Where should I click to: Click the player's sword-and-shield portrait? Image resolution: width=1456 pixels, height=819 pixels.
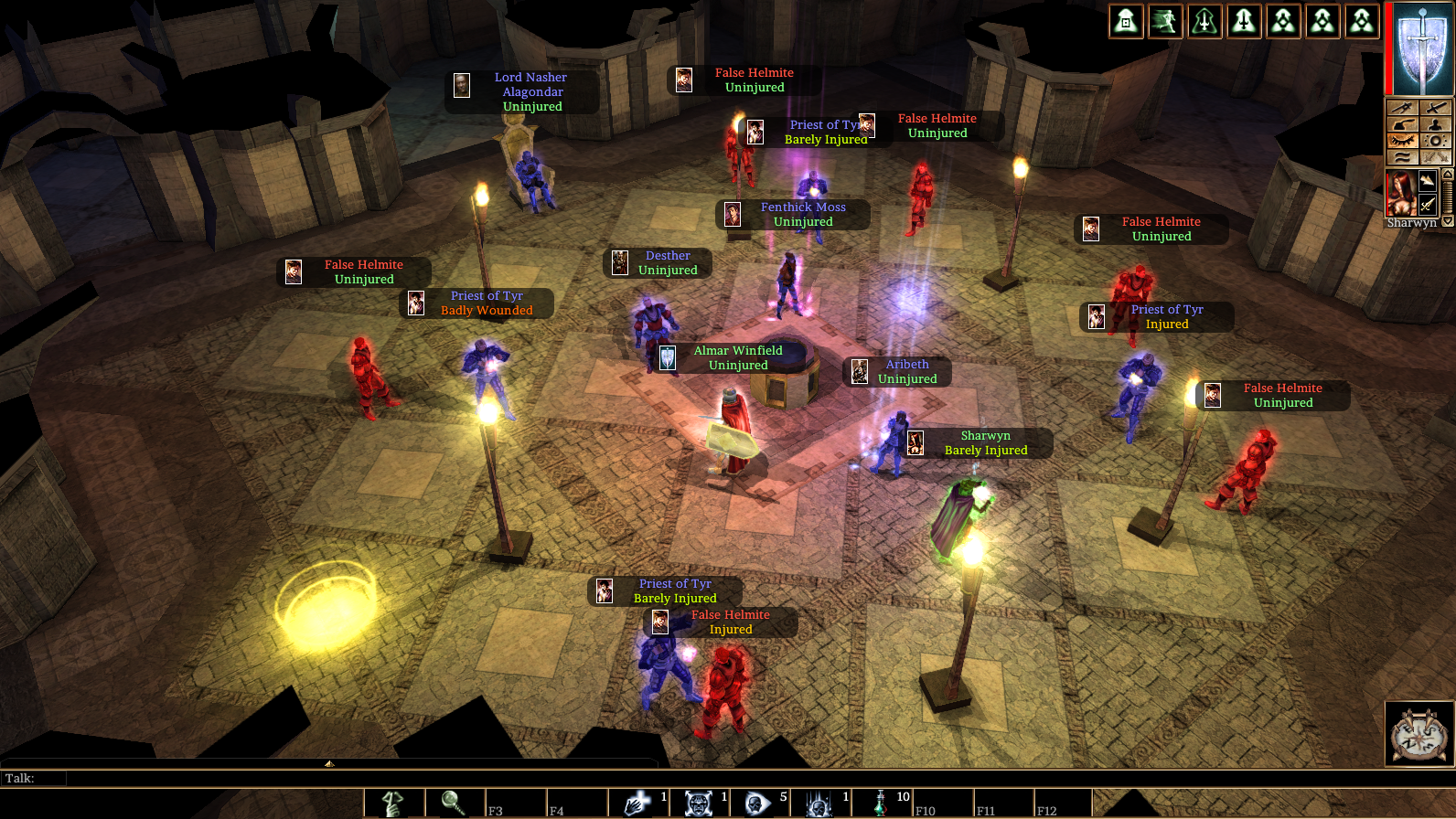(x=1422, y=48)
